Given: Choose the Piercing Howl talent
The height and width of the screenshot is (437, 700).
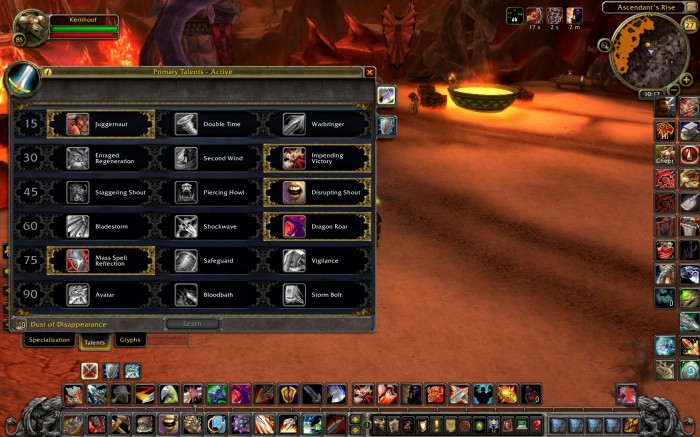Looking at the screenshot, I should 208,192.
